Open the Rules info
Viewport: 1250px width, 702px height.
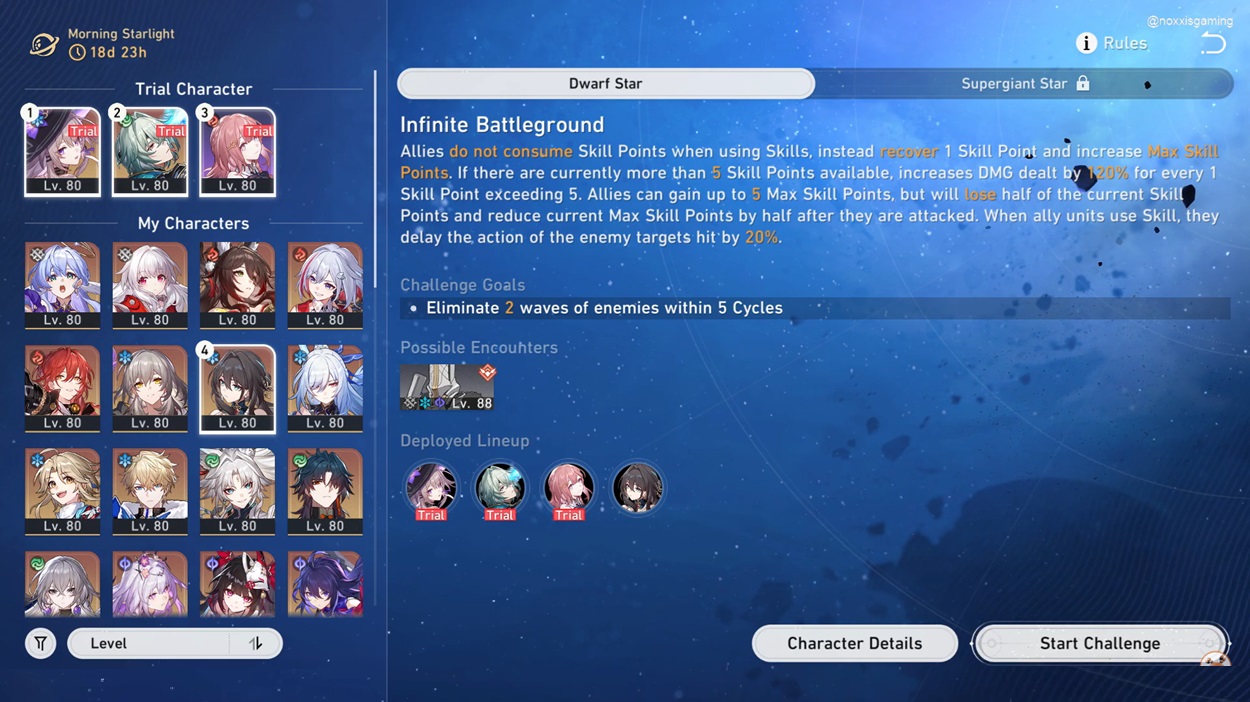(1111, 43)
